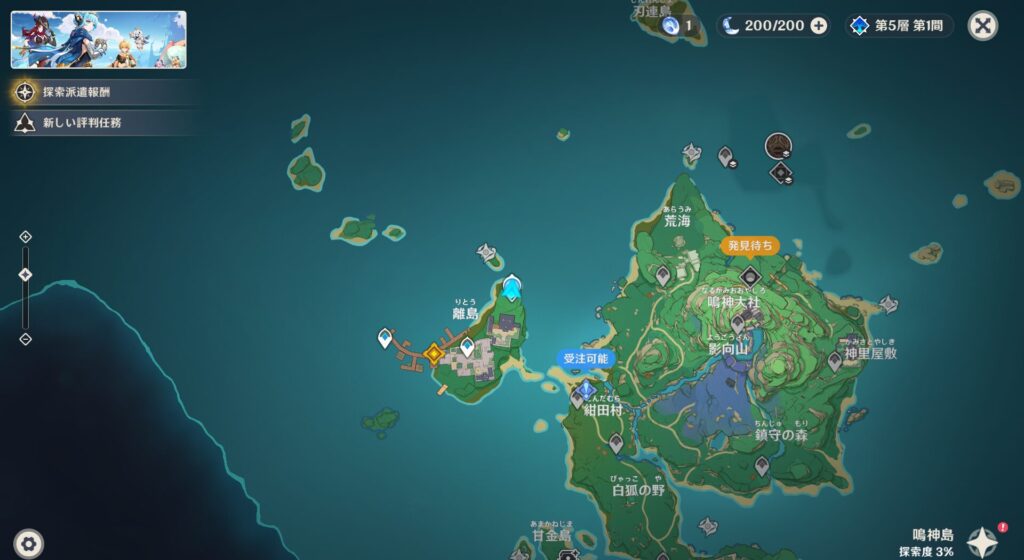Viewport: 1024px width, 560px height.
Task: Add resin using the plus button
Action: click(818, 26)
